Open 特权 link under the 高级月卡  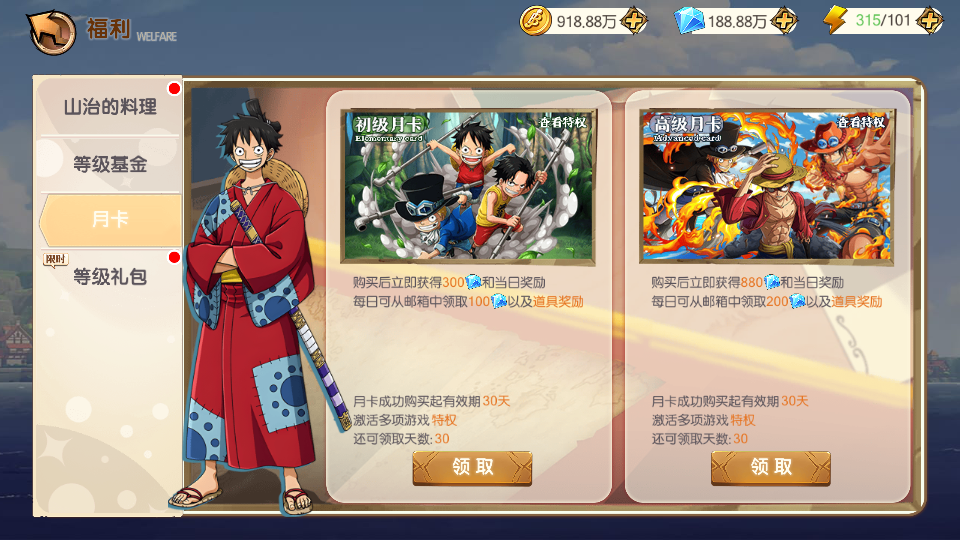click(x=743, y=420)
